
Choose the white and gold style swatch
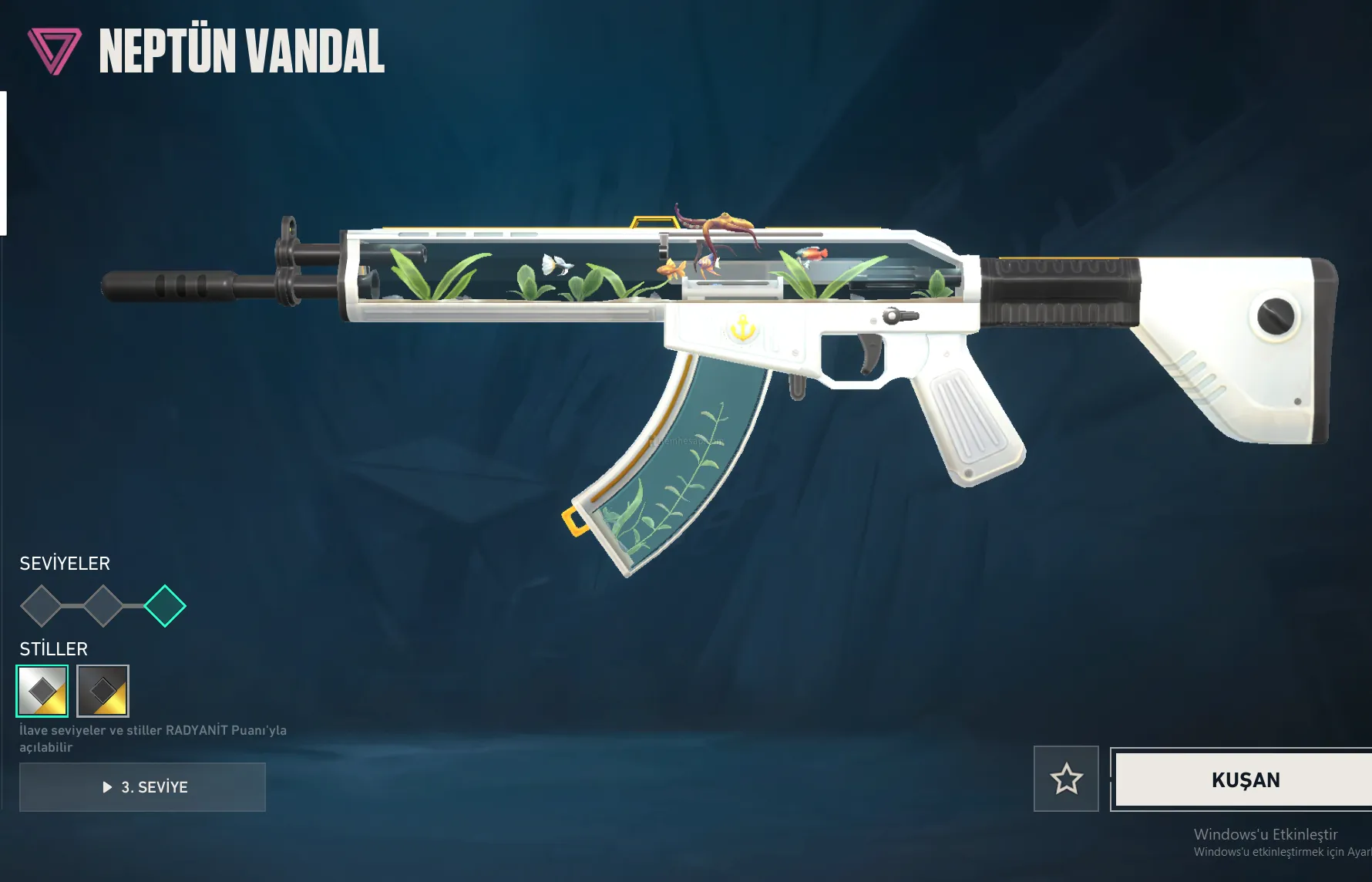click(42, 691)
